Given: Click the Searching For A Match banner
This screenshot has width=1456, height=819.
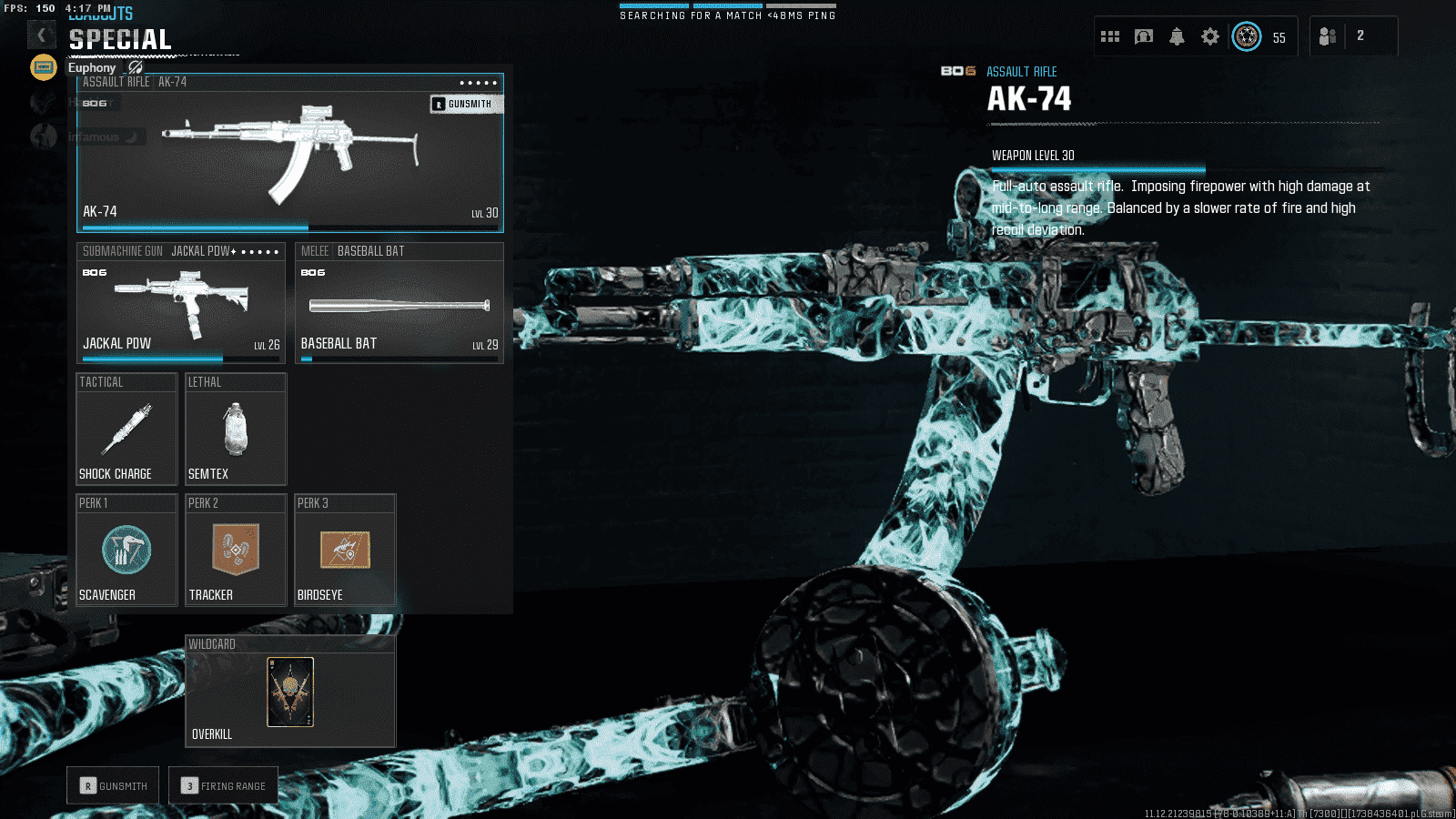Looking at the screenshot, I should point(727,11).
